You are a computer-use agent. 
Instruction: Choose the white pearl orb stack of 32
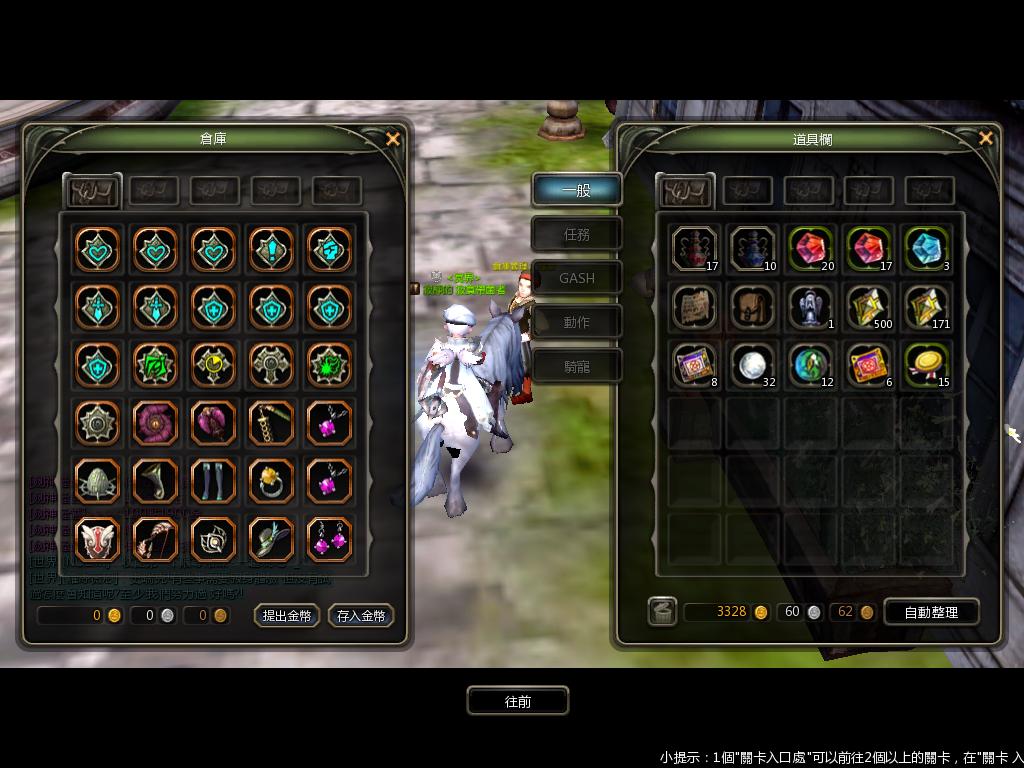coord(754,365)
